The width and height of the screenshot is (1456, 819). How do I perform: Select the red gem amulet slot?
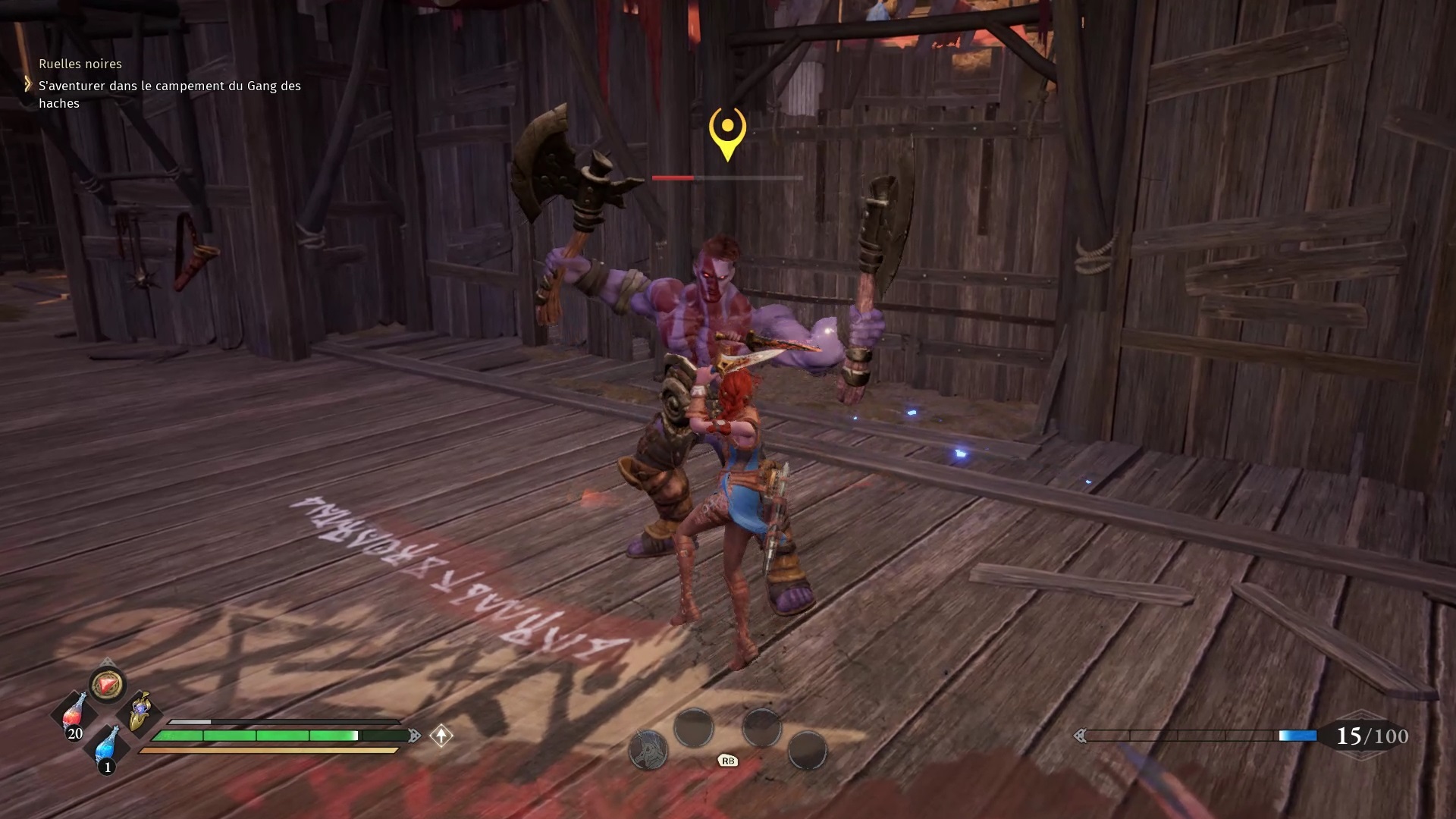tap(107, 685)
